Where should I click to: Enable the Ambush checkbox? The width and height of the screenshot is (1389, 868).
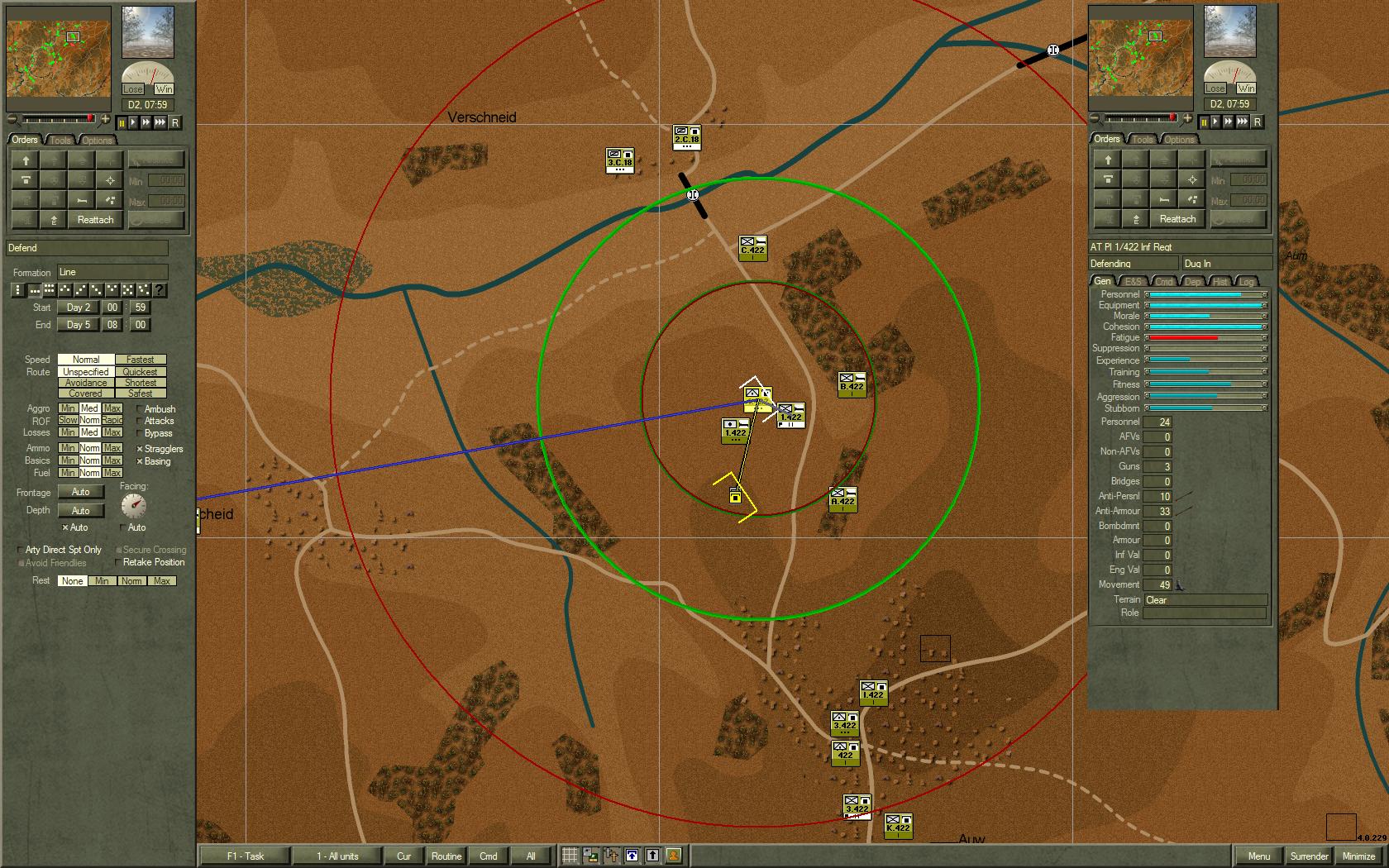click(138, 408)
